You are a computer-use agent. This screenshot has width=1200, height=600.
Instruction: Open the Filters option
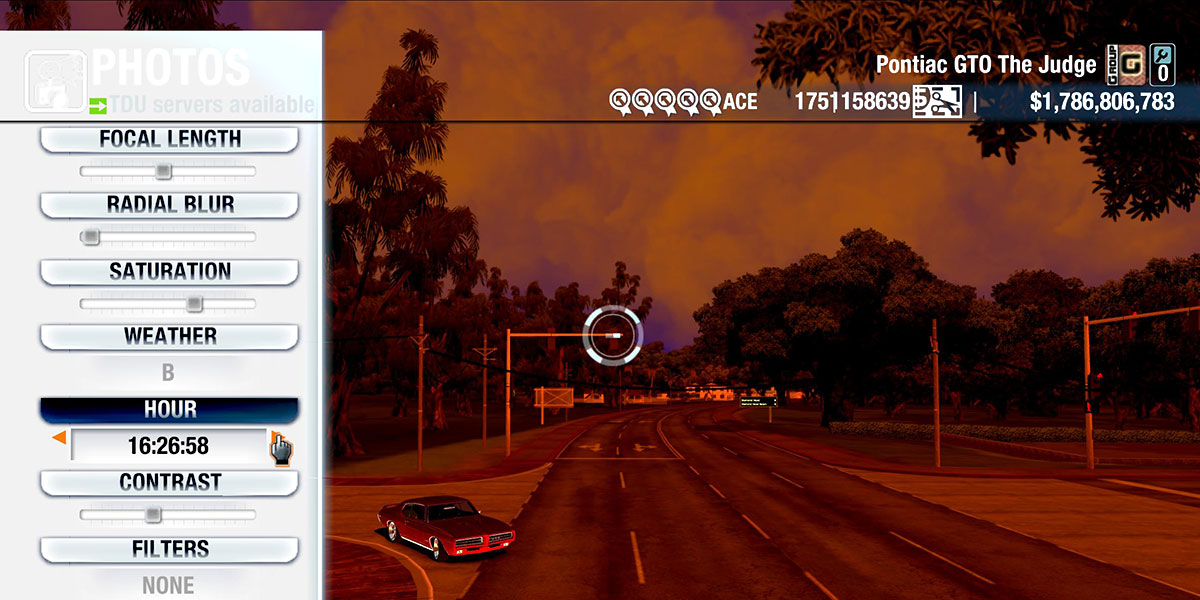click(169, 550)
